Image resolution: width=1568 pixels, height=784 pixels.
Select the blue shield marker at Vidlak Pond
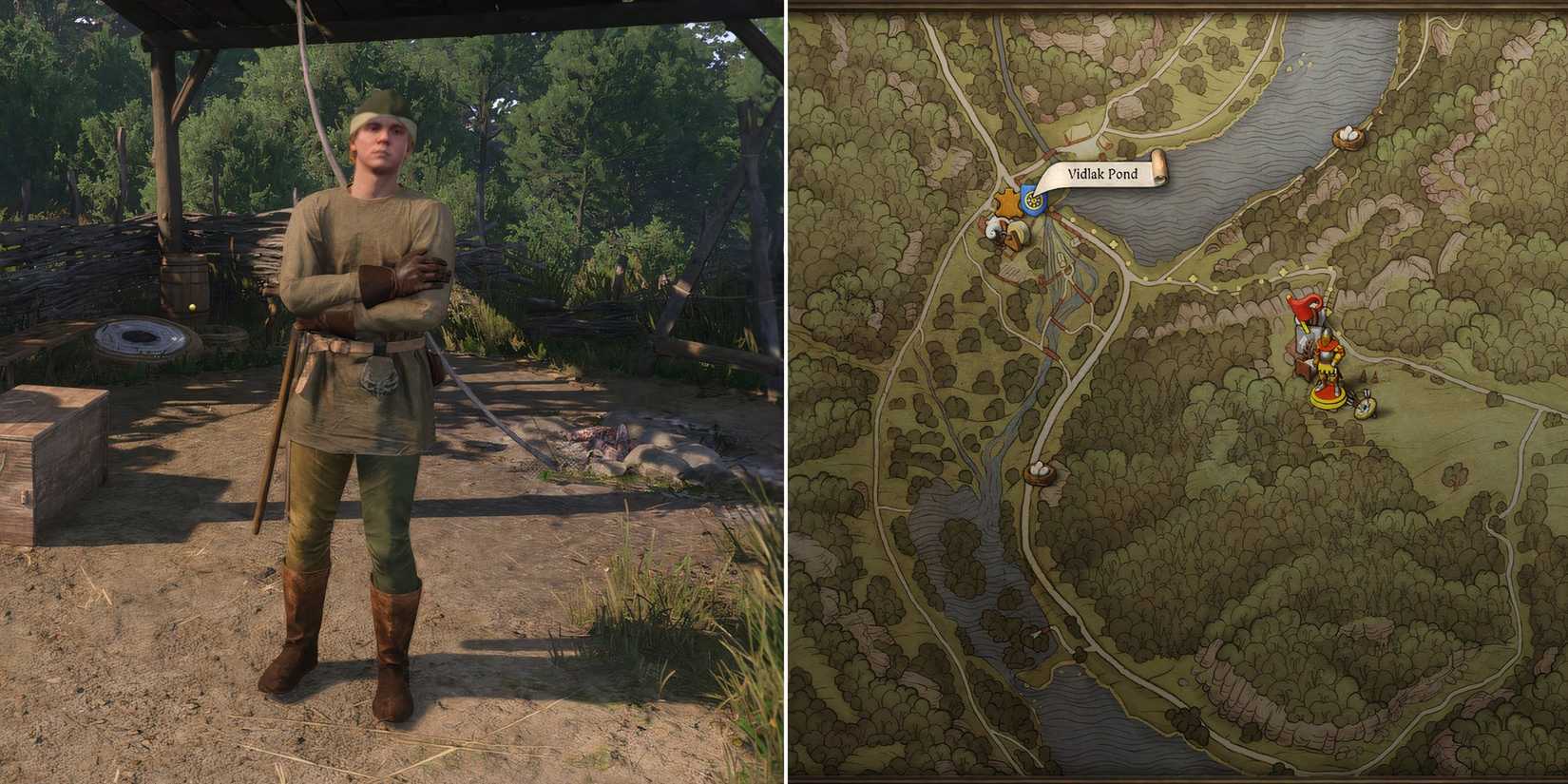[1033, 201]
